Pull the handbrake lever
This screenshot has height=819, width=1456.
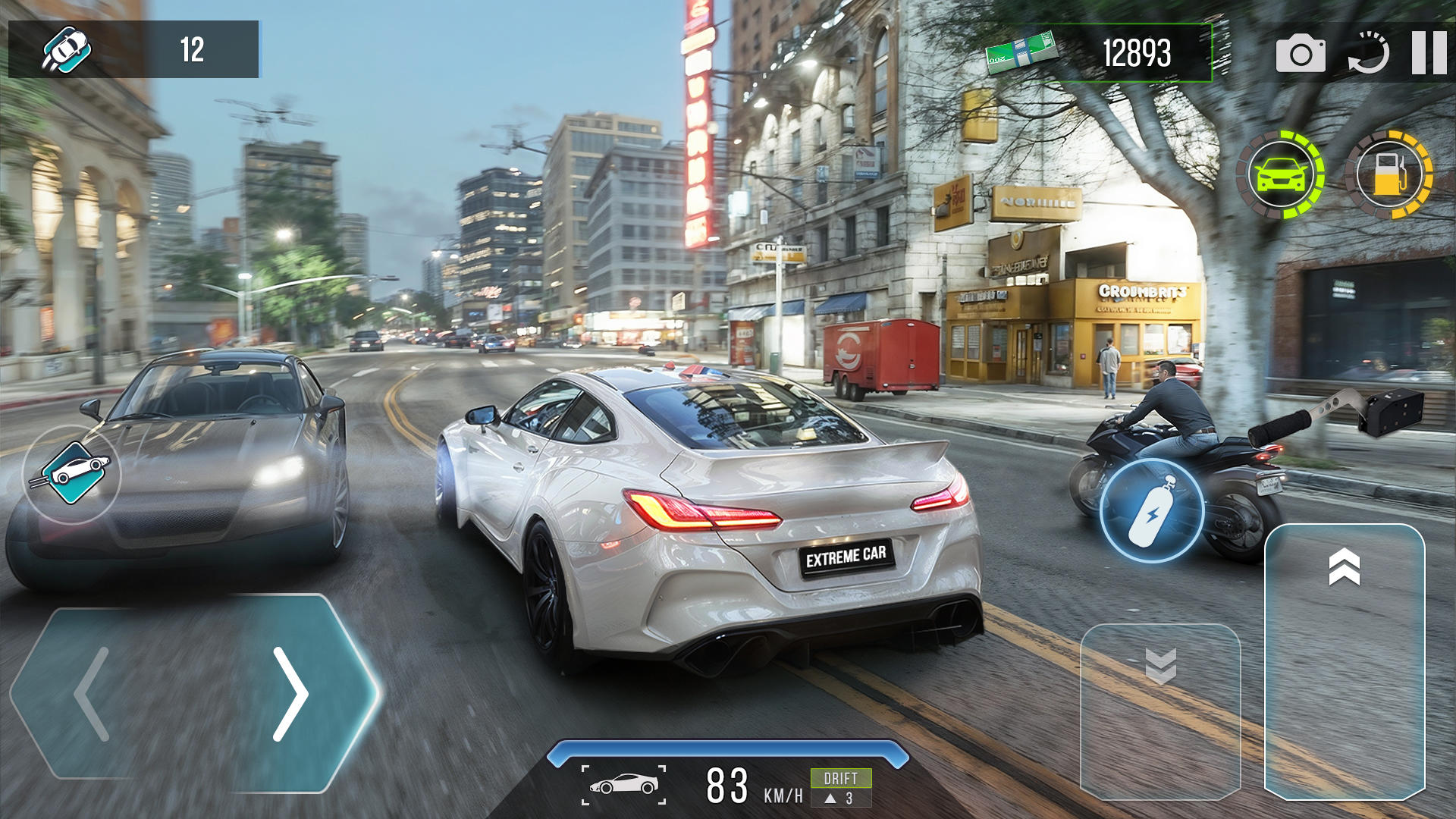tap(1335, 415)
